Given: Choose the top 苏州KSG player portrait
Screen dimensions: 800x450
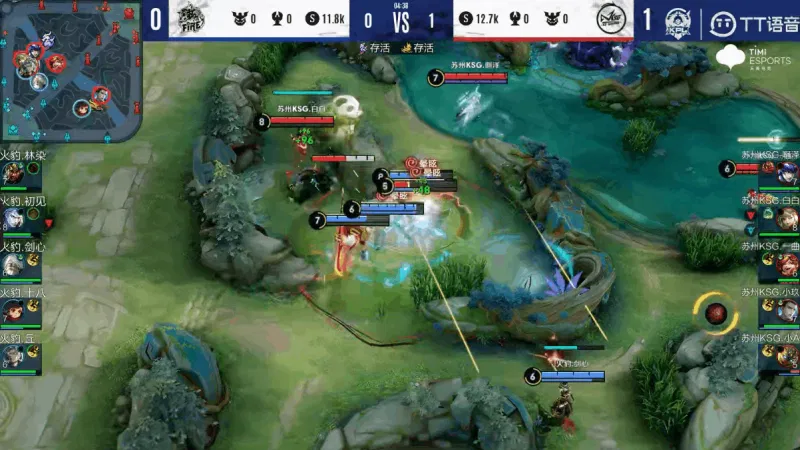Looking at the screenshot, I should pyautogui.click(x=784, y=174).
